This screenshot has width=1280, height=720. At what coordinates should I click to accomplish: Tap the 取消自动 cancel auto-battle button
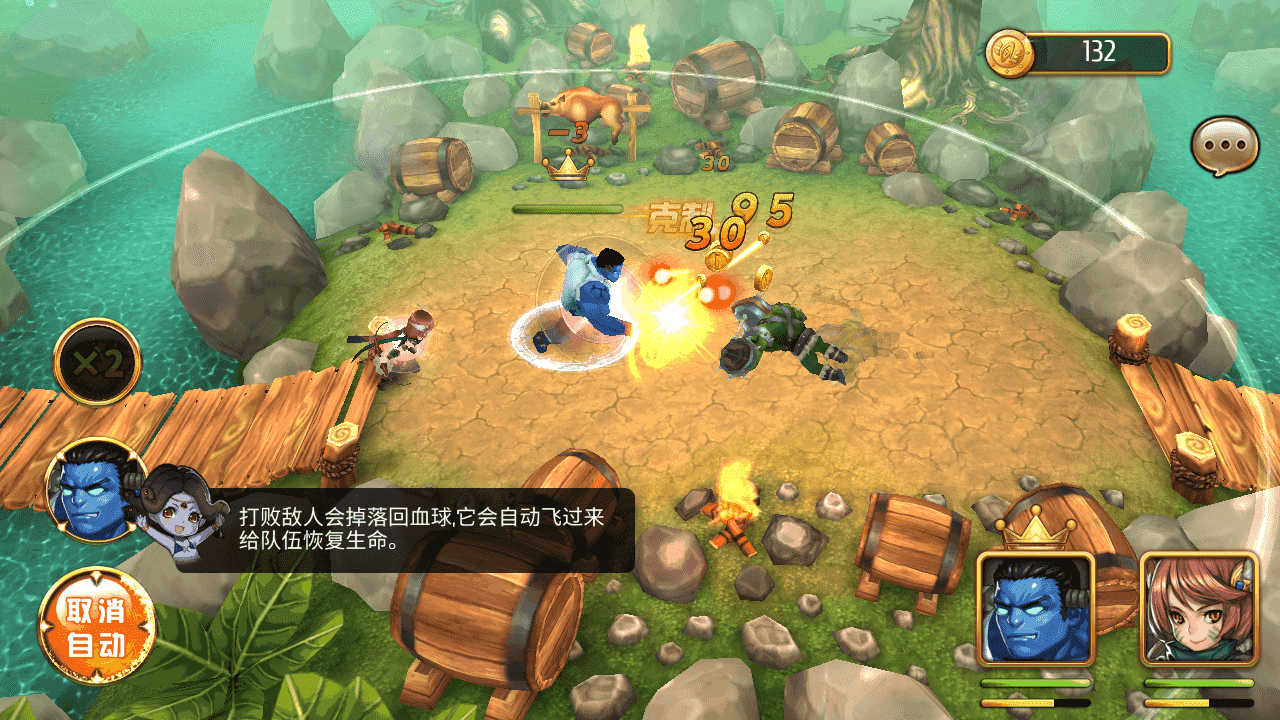tap(97, 627)
